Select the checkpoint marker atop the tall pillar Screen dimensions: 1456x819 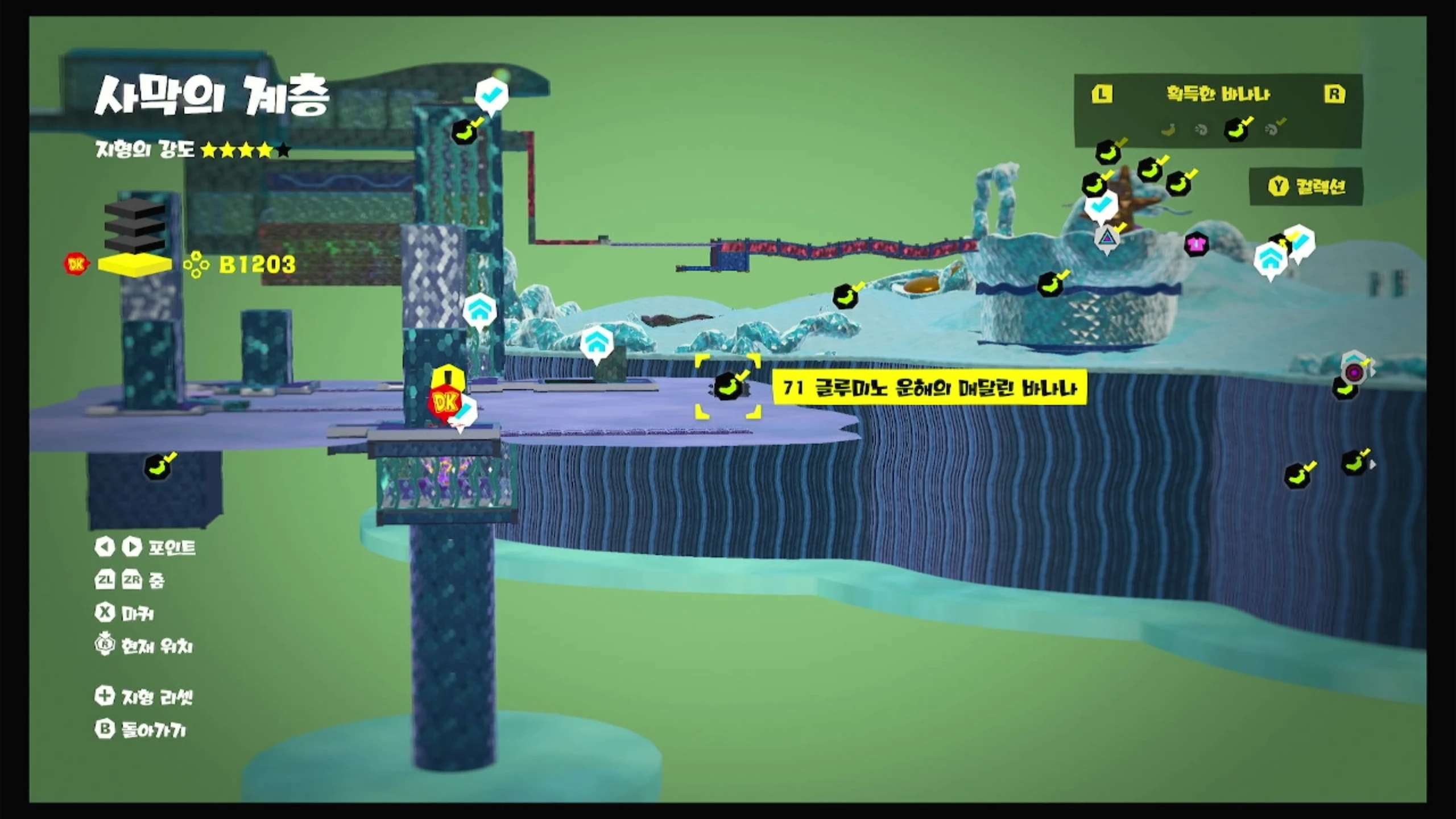[491, 94]
